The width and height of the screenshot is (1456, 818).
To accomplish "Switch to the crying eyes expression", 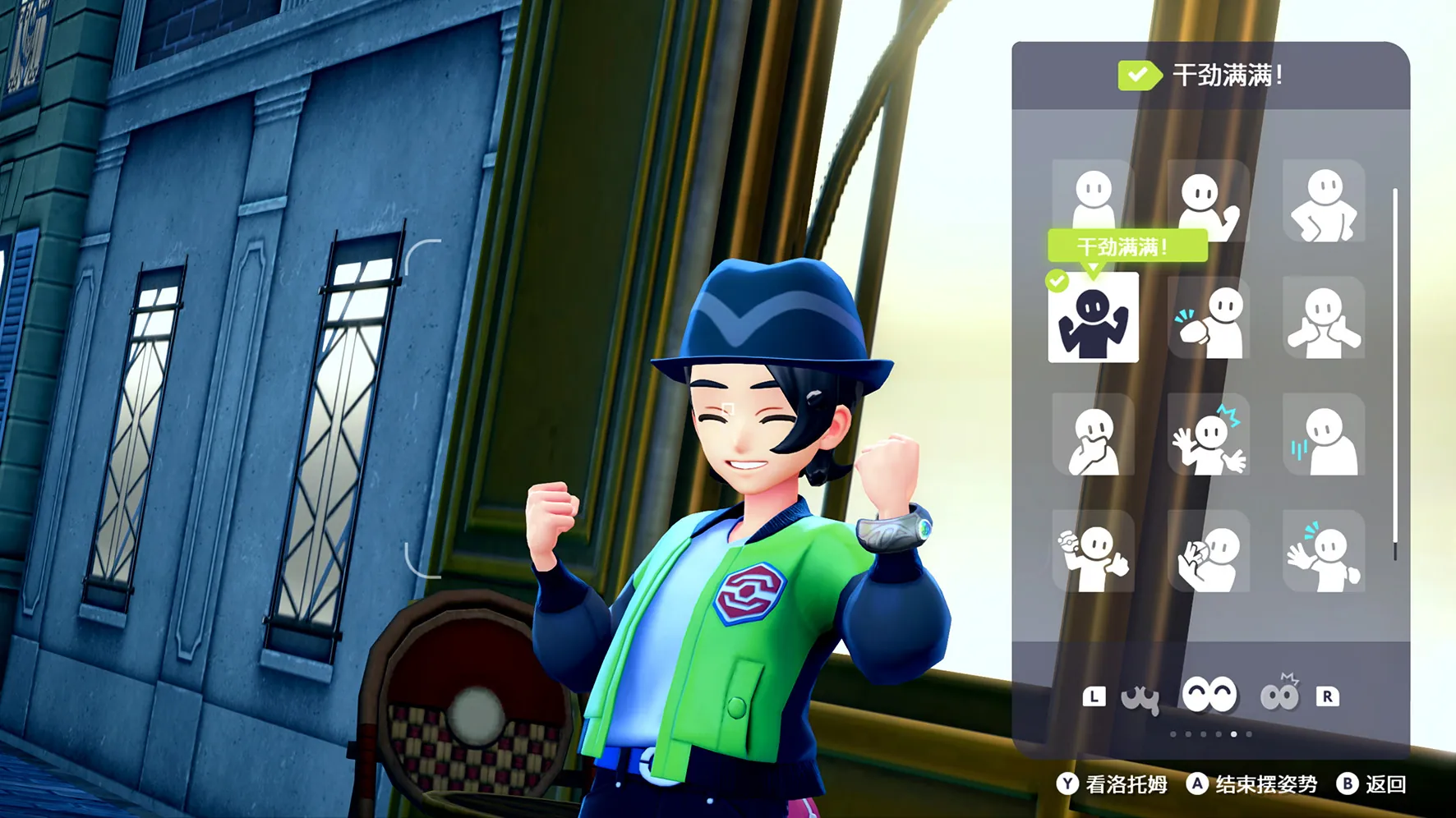I will coord(1140,697).
